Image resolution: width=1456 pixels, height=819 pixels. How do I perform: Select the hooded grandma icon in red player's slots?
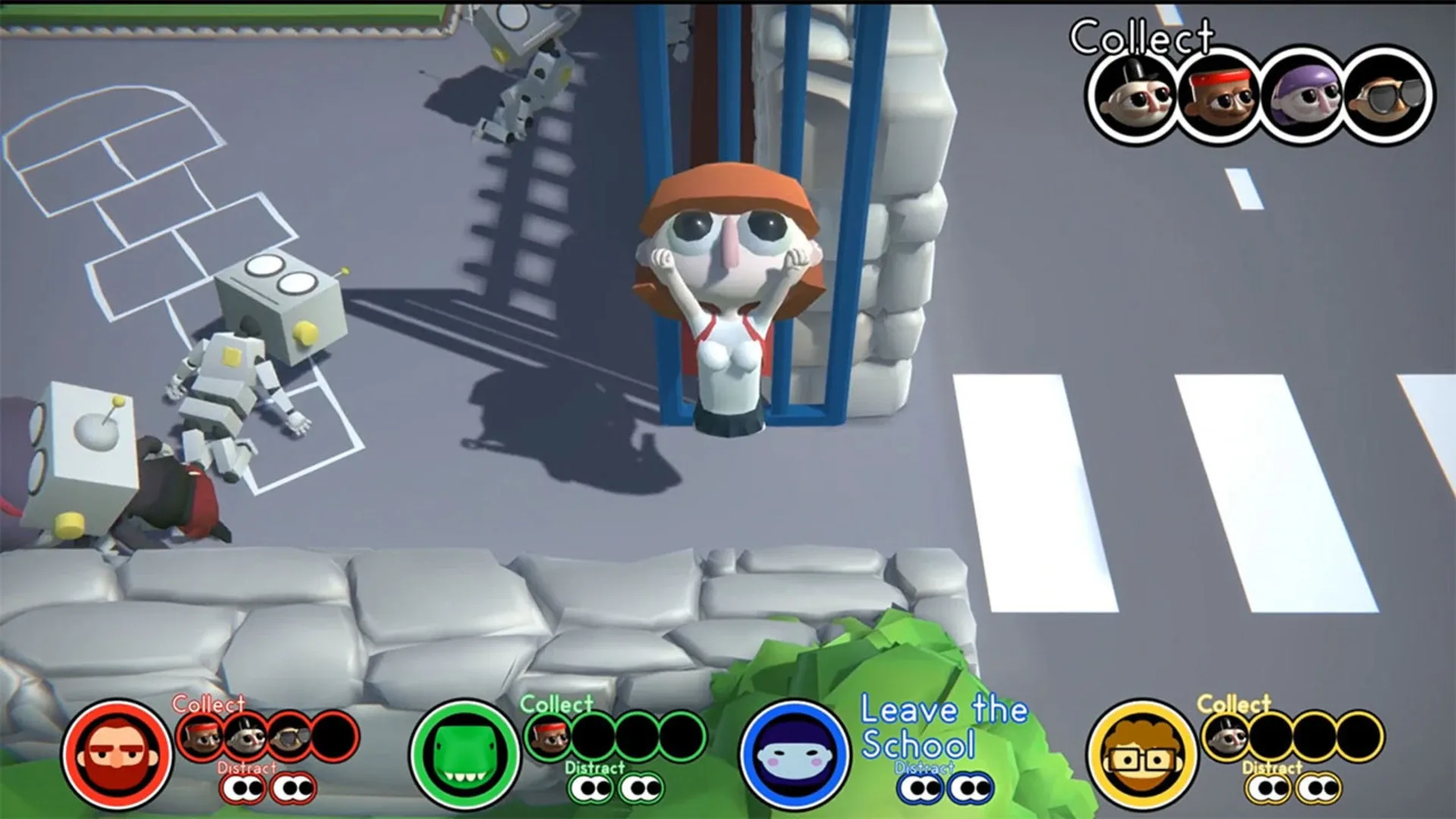point(245,738)
